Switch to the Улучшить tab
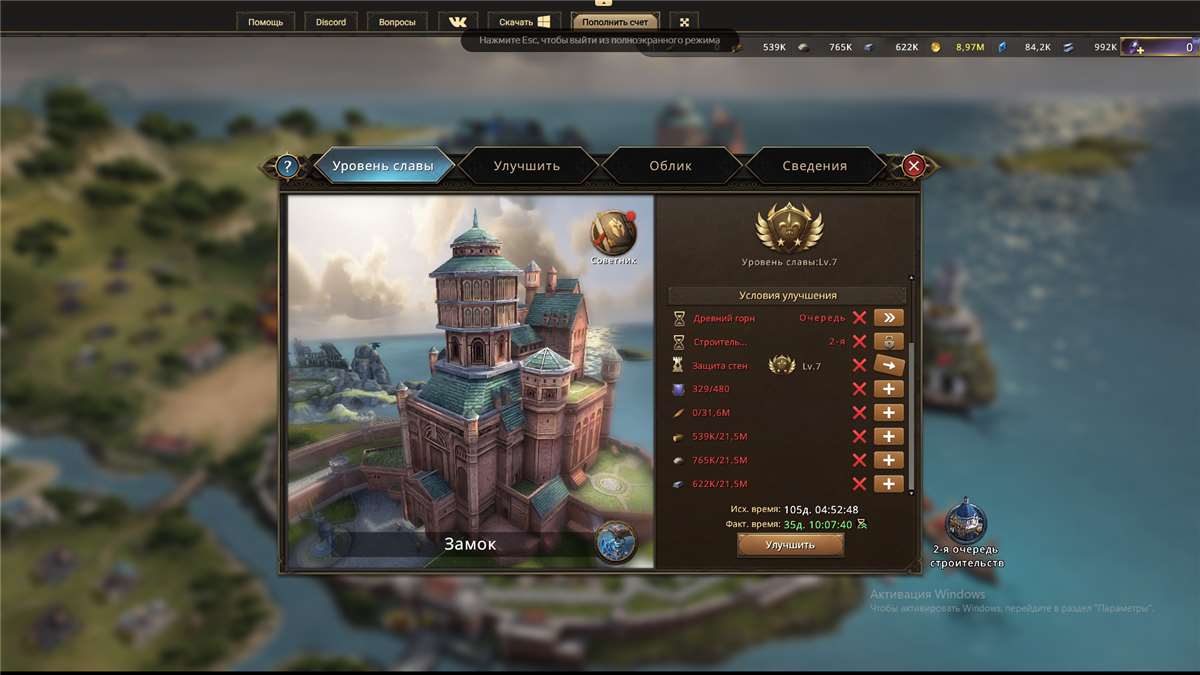1200x675 pixels. 527,166
